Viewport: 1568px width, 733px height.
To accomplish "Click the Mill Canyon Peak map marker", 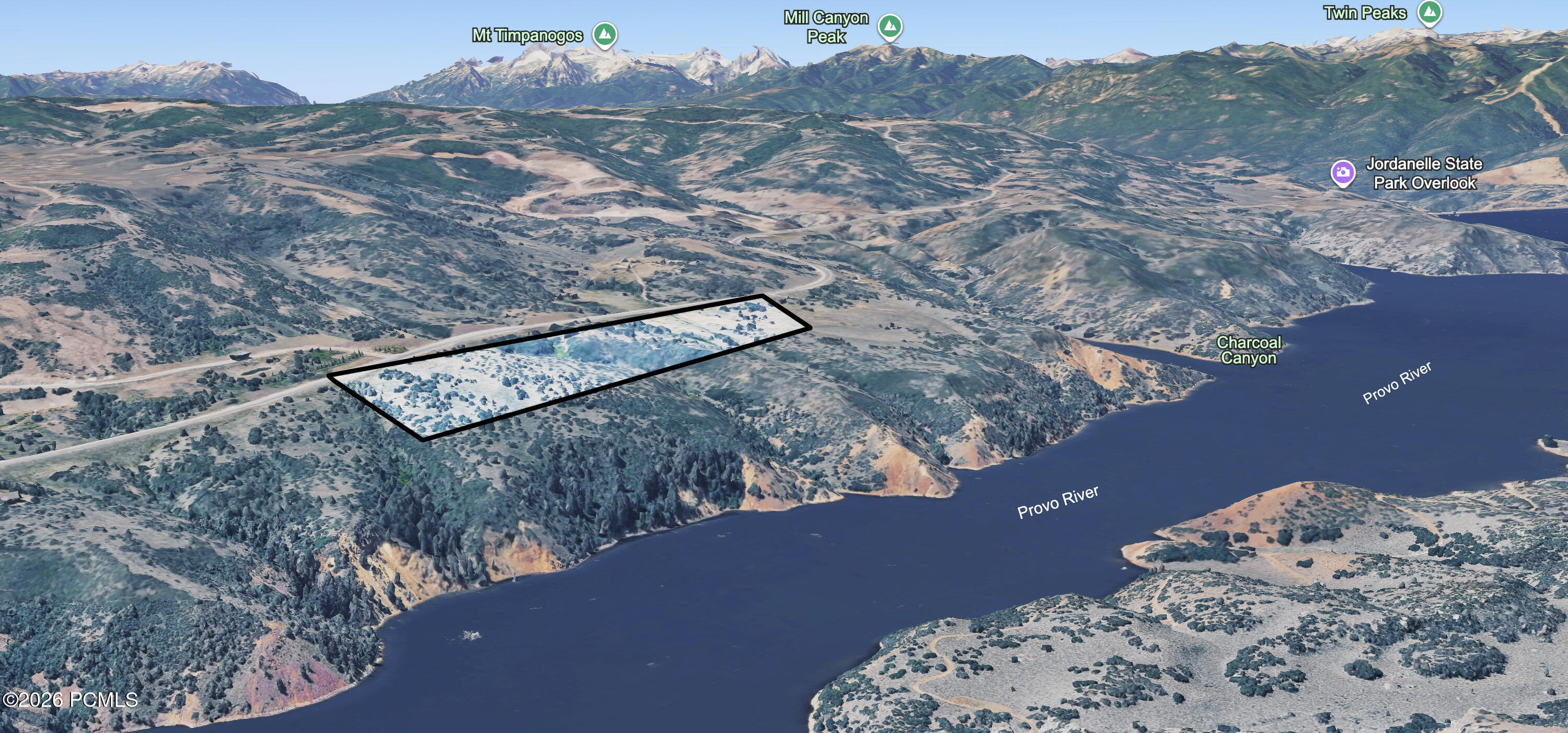I will click(x=890, y=26).
